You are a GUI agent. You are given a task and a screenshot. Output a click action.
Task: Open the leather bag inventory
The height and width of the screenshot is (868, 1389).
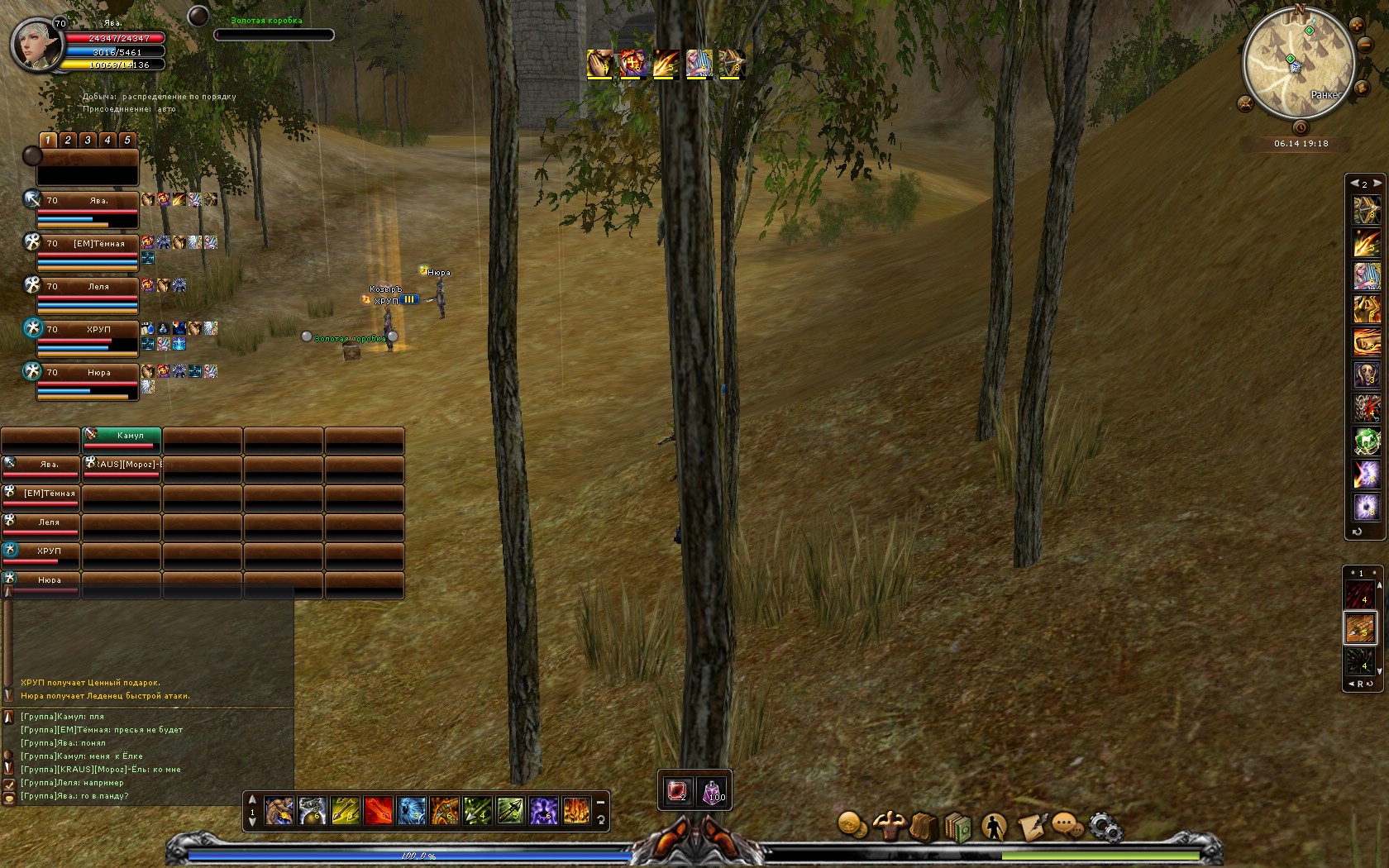click(x=924, y=826)
